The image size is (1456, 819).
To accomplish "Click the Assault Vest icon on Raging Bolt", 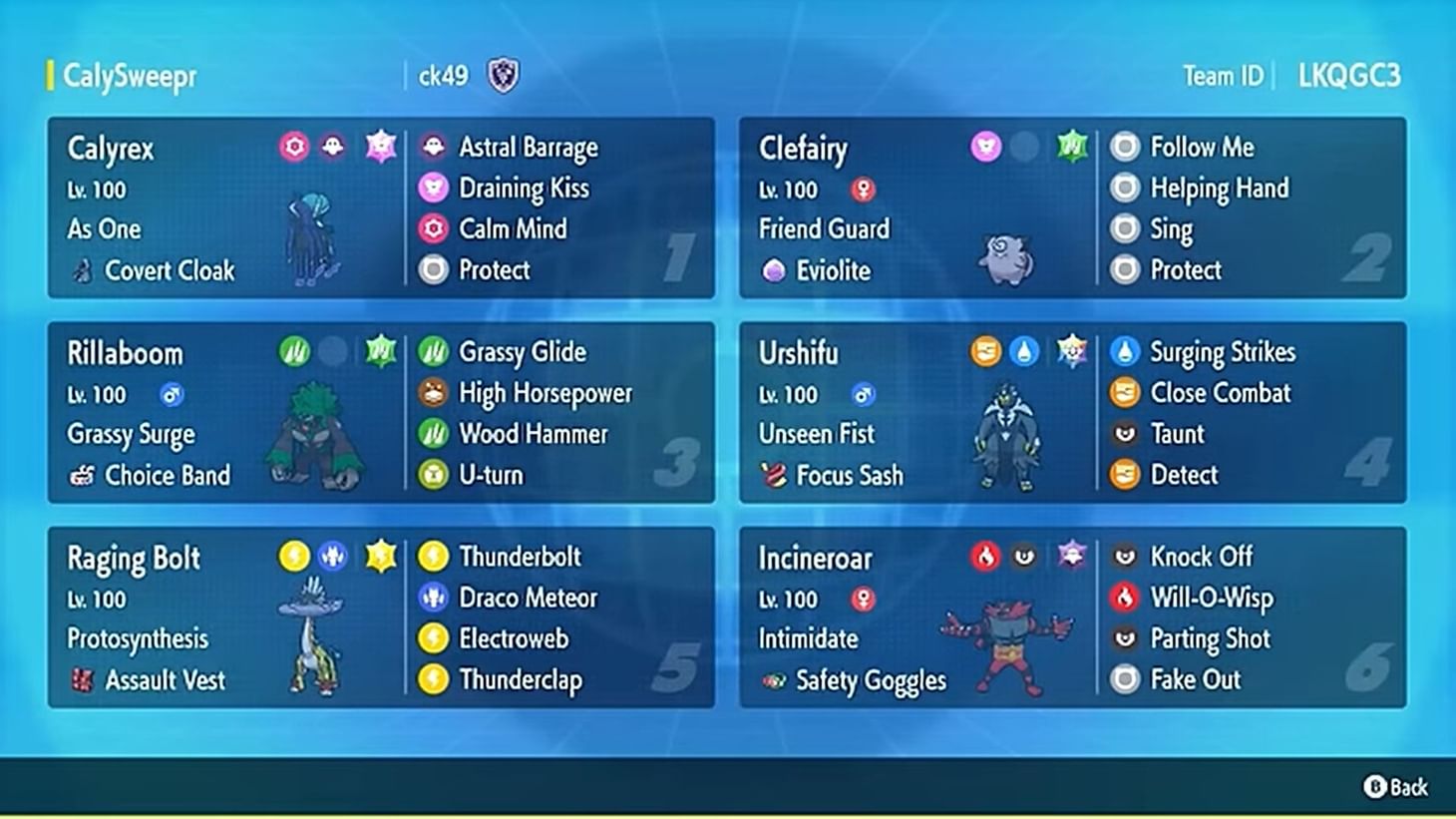I will point(82,680).
